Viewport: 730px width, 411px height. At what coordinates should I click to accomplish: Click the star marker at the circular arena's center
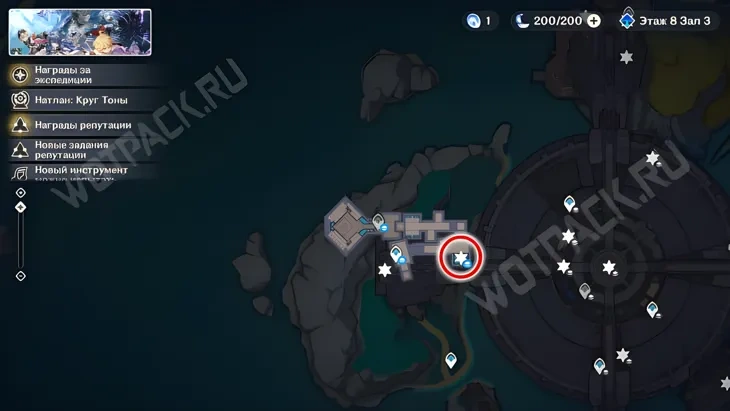coord(609,267)
